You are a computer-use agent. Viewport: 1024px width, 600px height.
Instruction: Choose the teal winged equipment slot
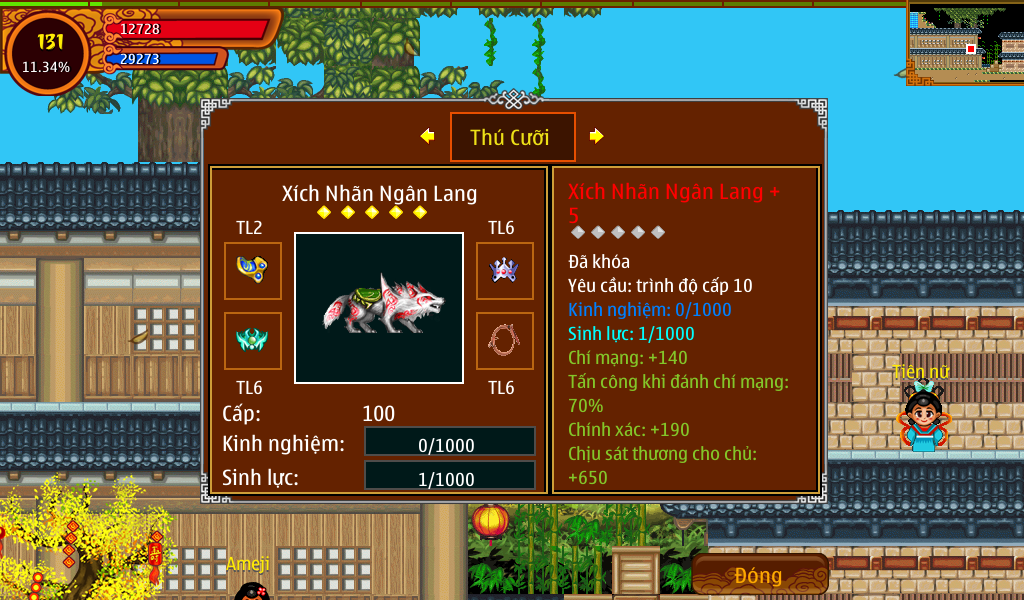coord(252,341)
